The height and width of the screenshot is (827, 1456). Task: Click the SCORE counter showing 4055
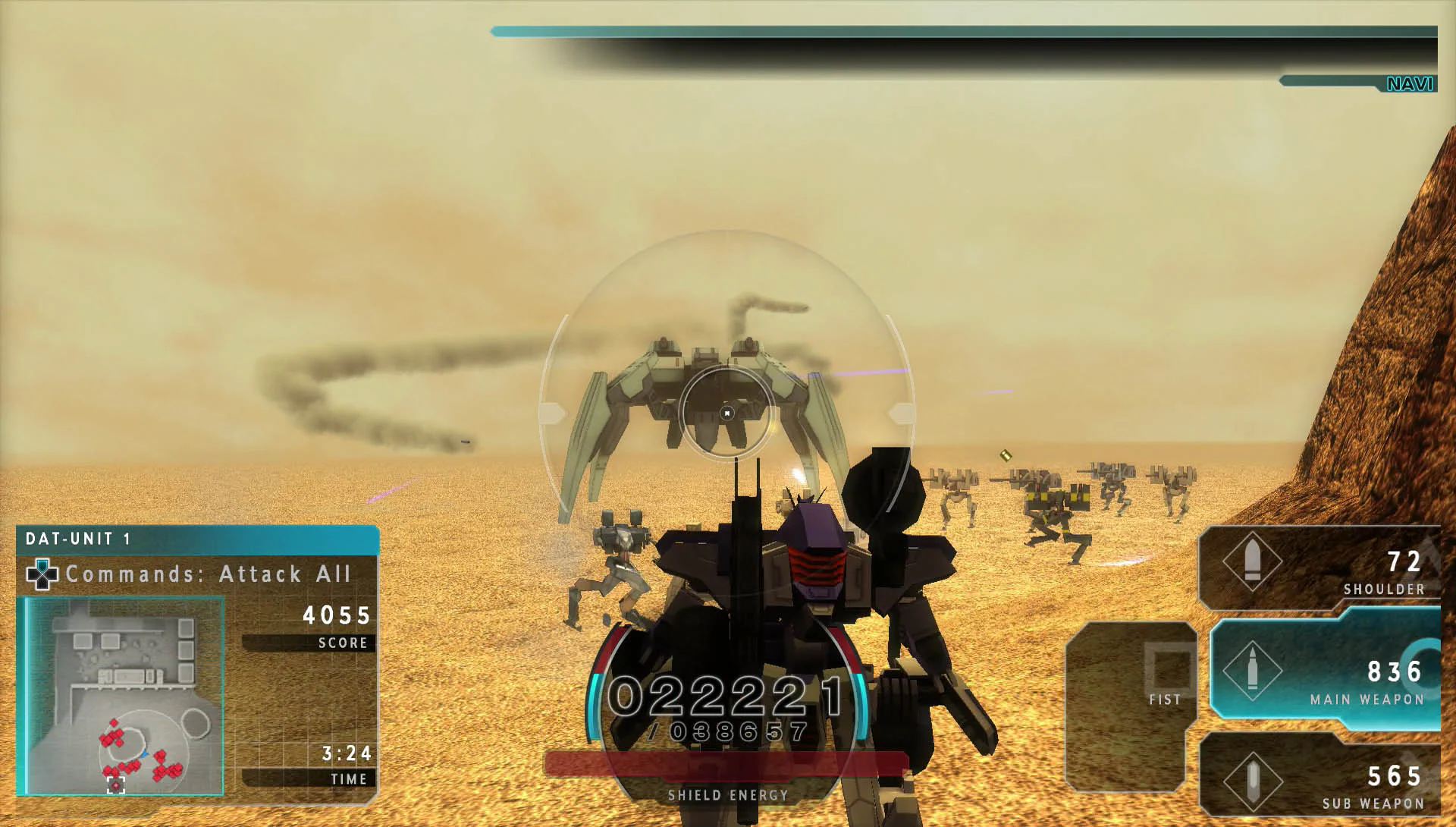[x=336, y=616]
